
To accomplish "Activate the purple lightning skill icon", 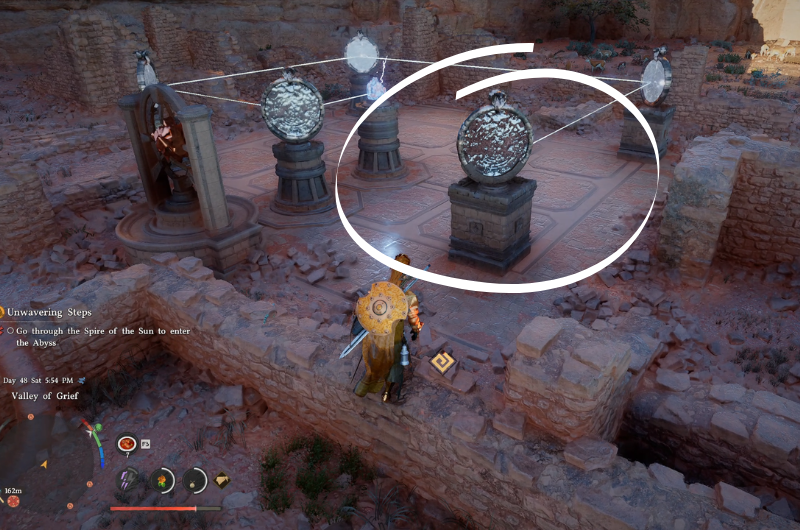I will pos(129,479).
